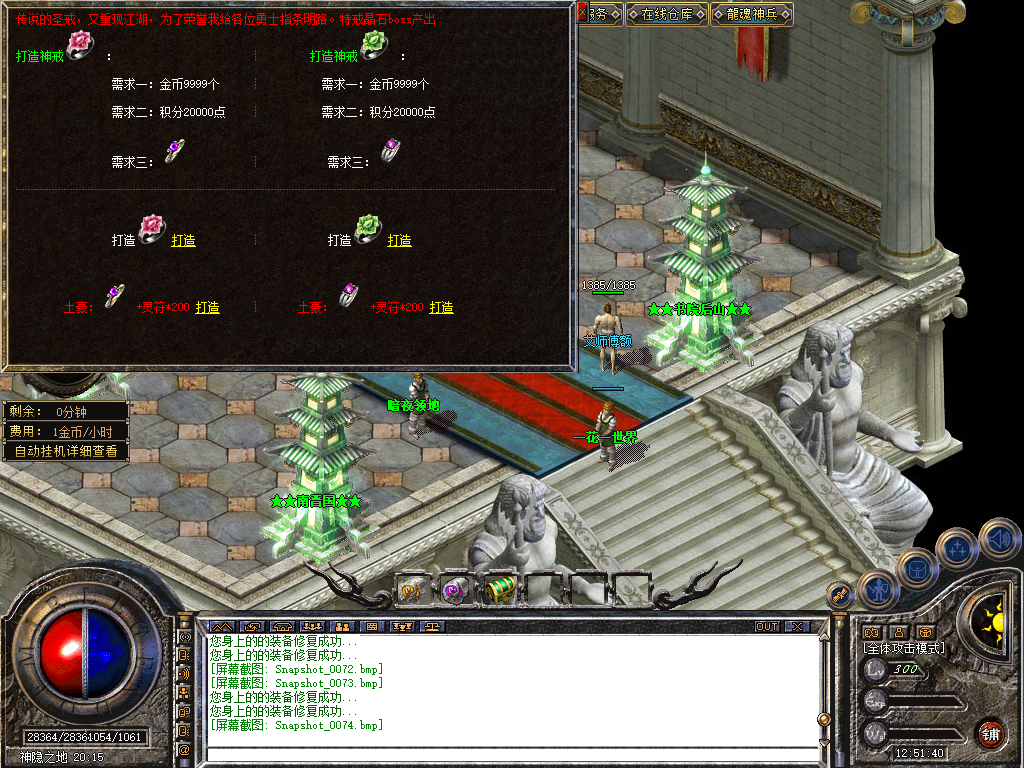The image size is (1024, 768).
Task: Open 自动挂机详细查看 auto-hang details
Action: [66, 451]
